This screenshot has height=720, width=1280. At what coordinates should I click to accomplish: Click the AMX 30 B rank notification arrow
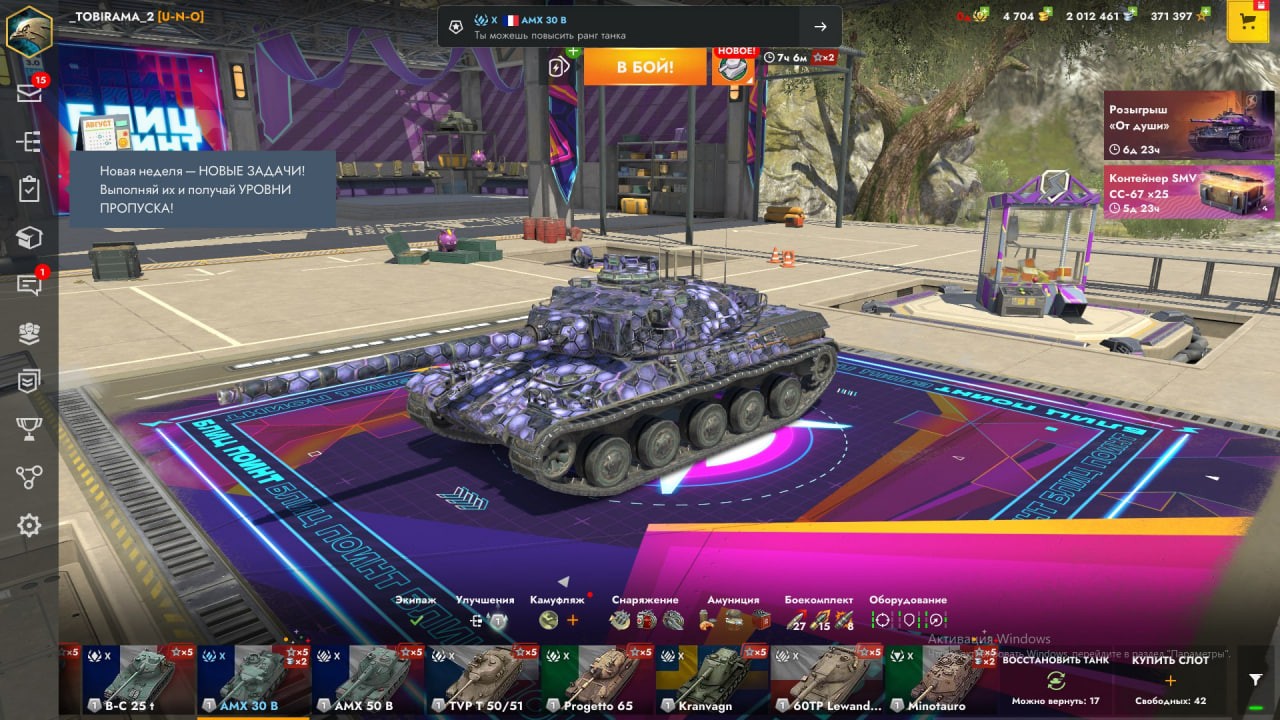click(x=820, y=27)
